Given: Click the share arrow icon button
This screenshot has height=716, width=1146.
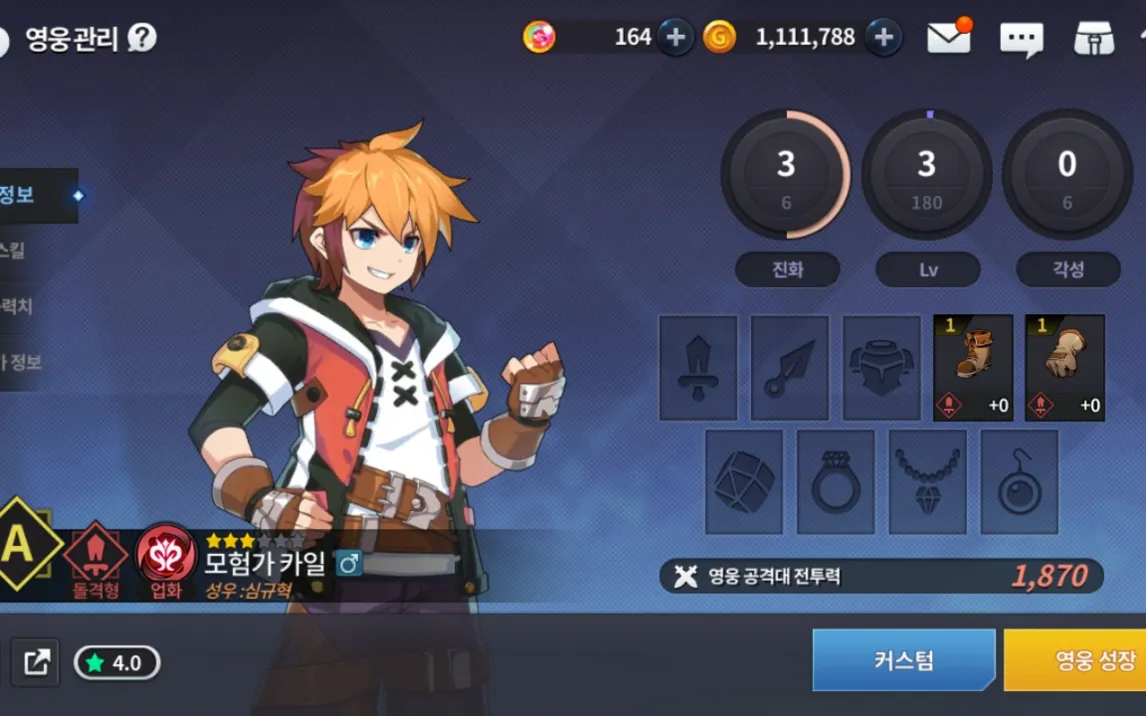Looking at the screenshot, I should [37, 662].
